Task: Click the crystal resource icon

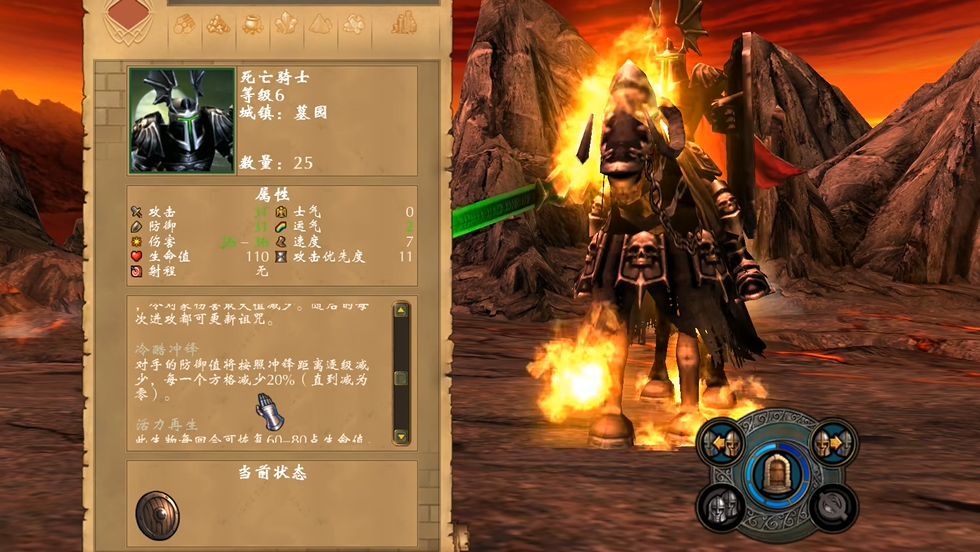Action: point(286,24)
